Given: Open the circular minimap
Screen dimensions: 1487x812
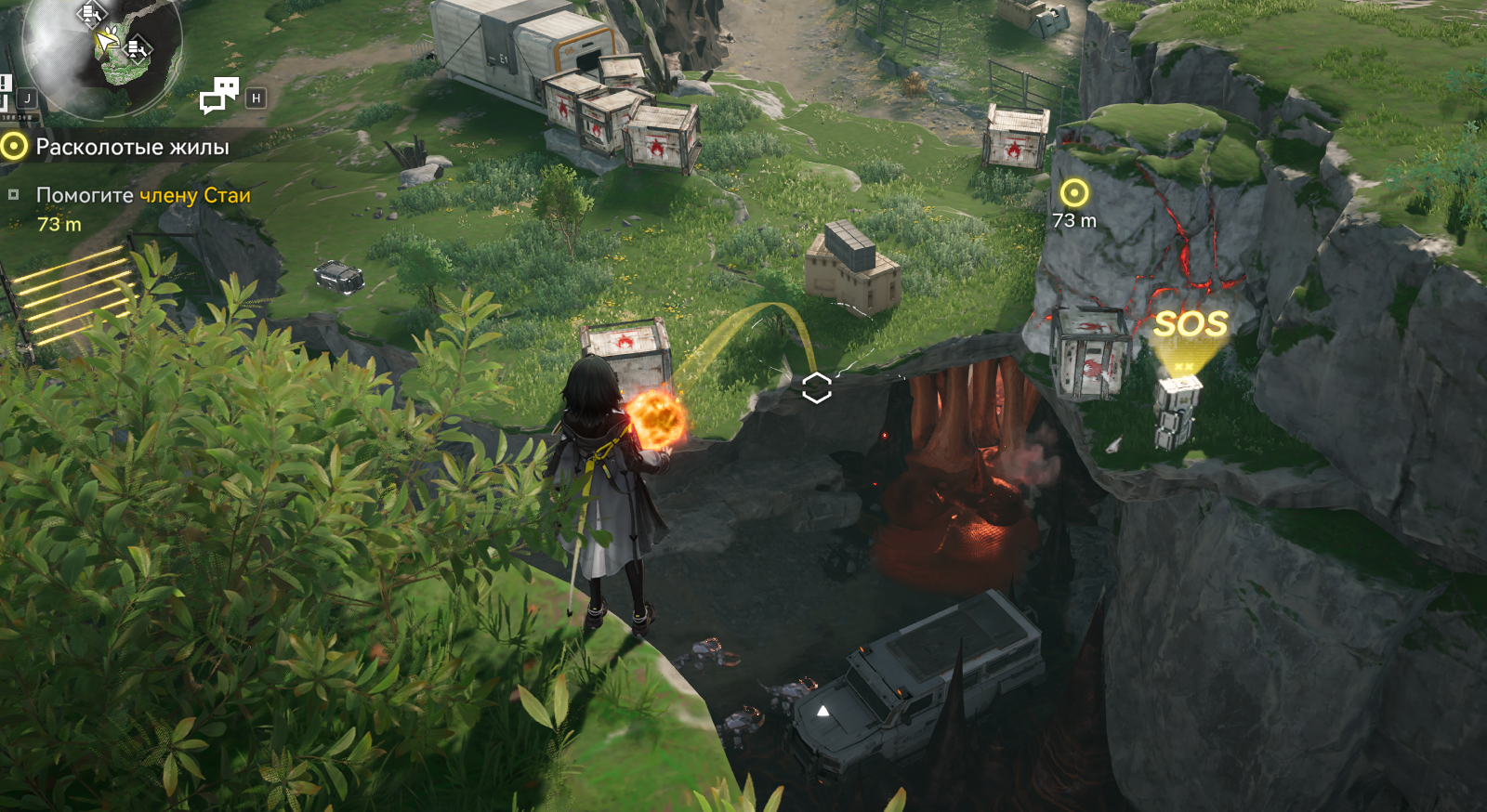Looking at the screenshot, I should click(x=102, y=46).
